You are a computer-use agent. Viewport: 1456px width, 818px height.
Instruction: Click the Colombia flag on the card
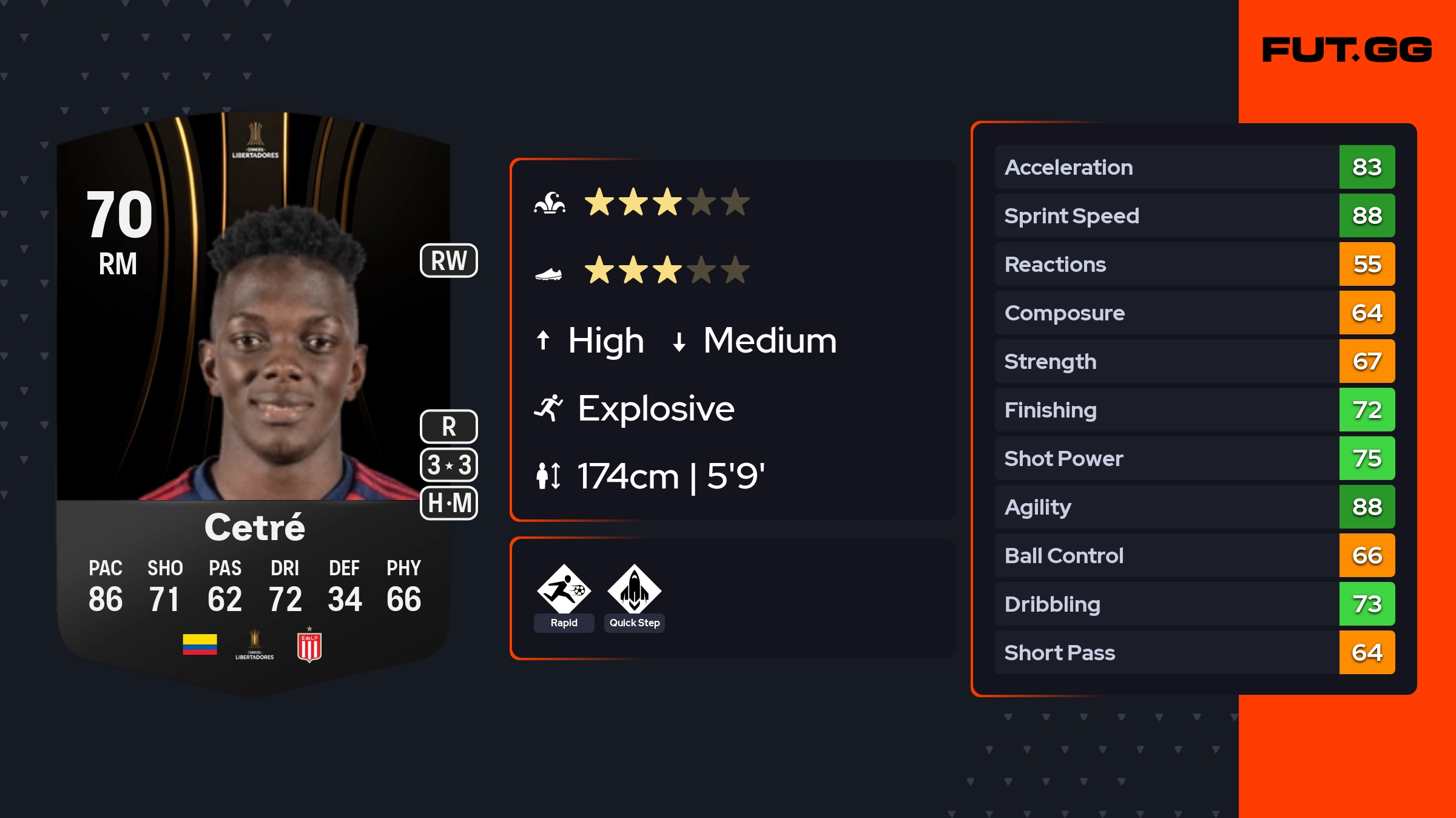(200, 644)
